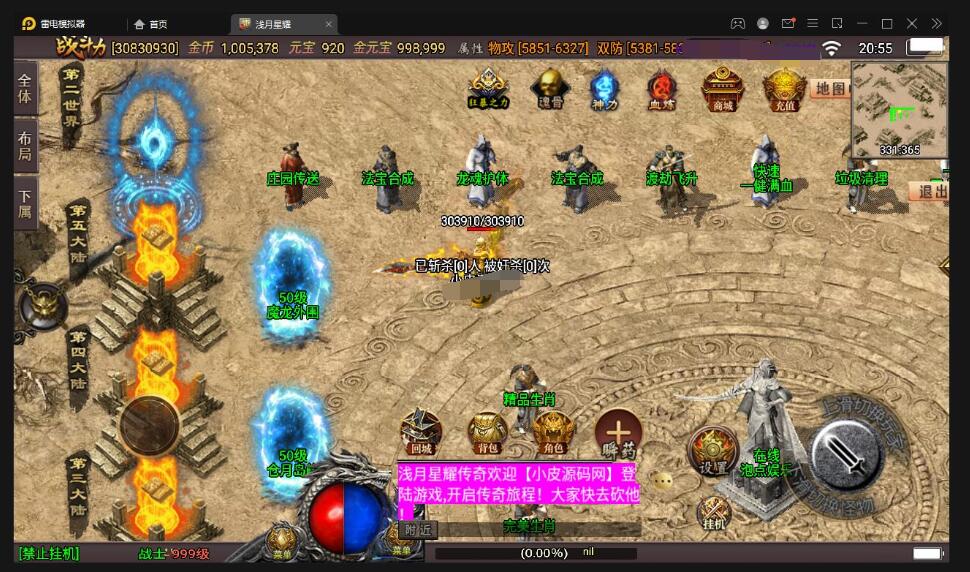Toggle the 挂机 auto-battle icon
This screenshot has width=970, height=572.
coord(714,514)
